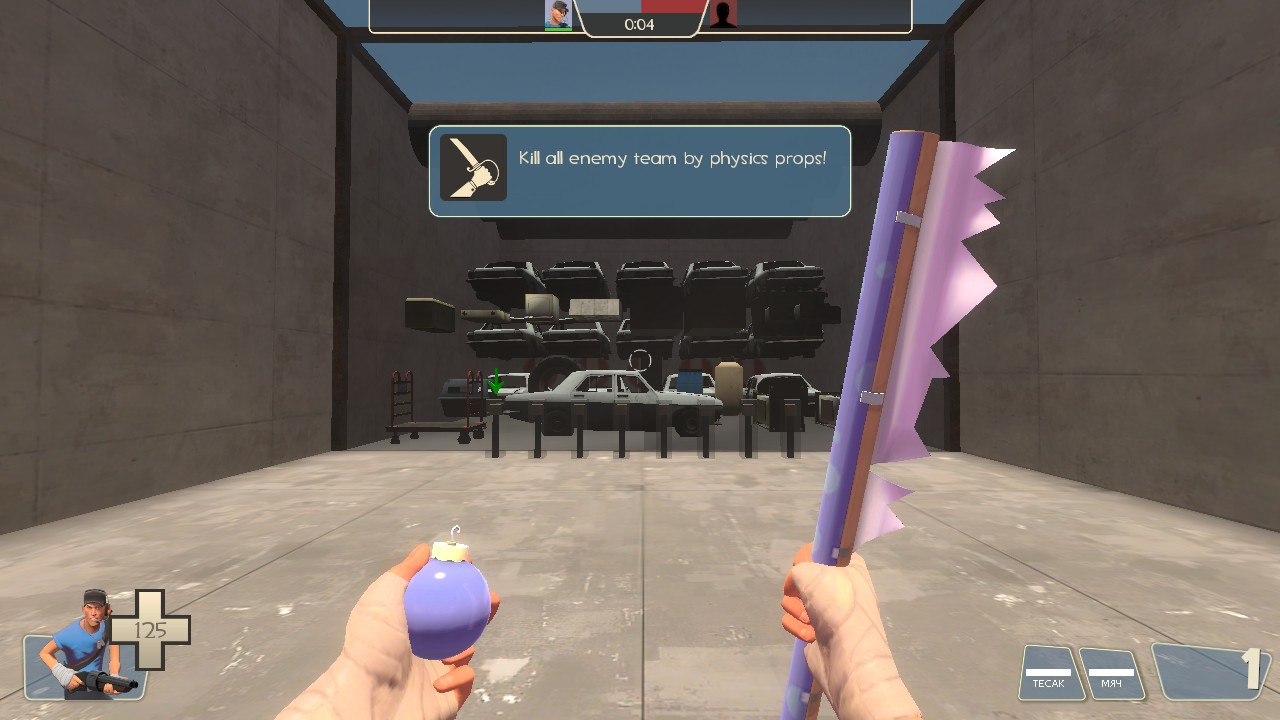Toggle the ring marker above the sedan
This screenshot has height=720, width=1280.
(x=640, y=359)
